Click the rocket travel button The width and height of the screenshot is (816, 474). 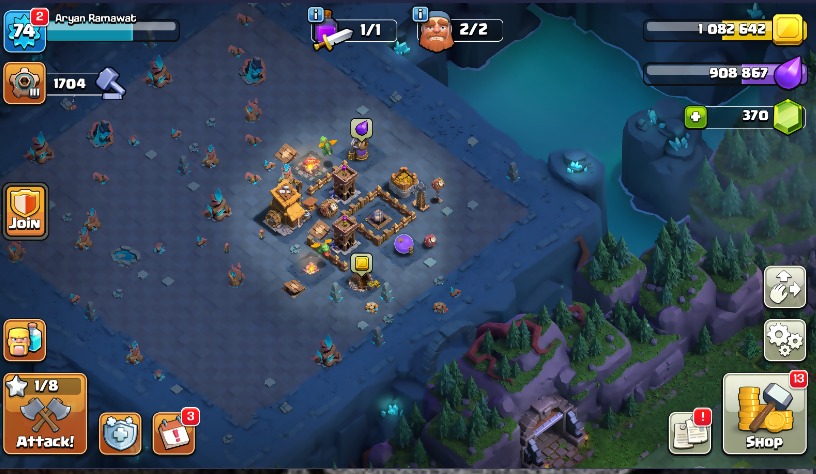click(784, 287)
